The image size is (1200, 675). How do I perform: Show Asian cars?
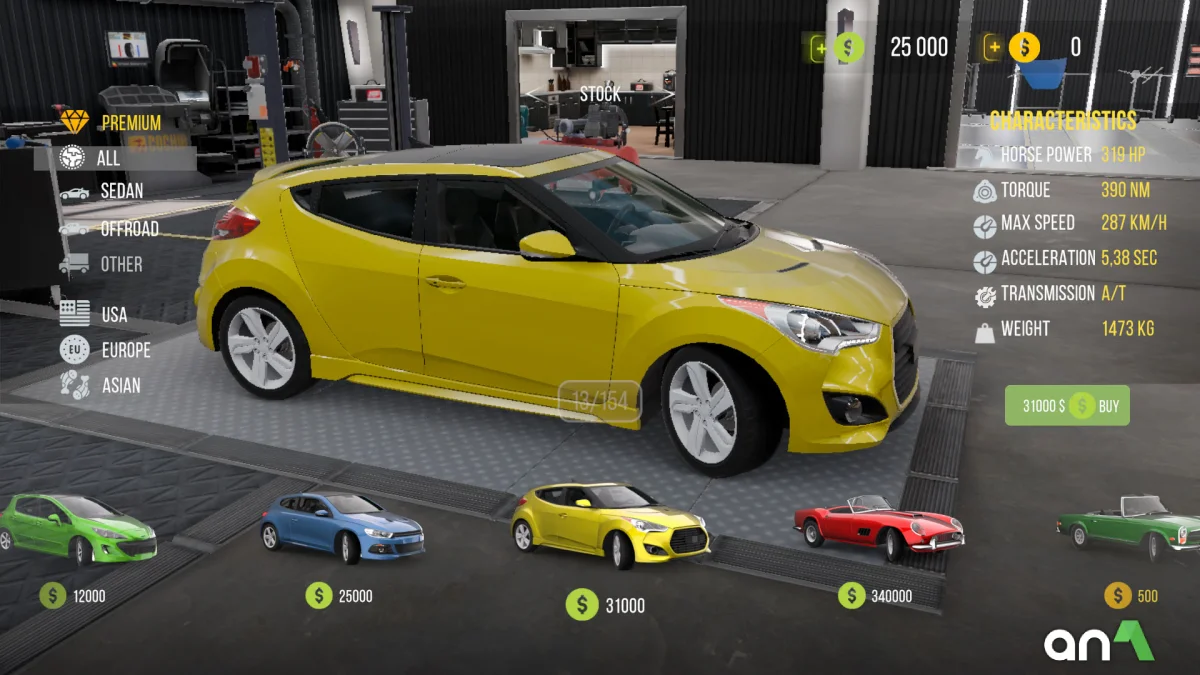[120, 385]
